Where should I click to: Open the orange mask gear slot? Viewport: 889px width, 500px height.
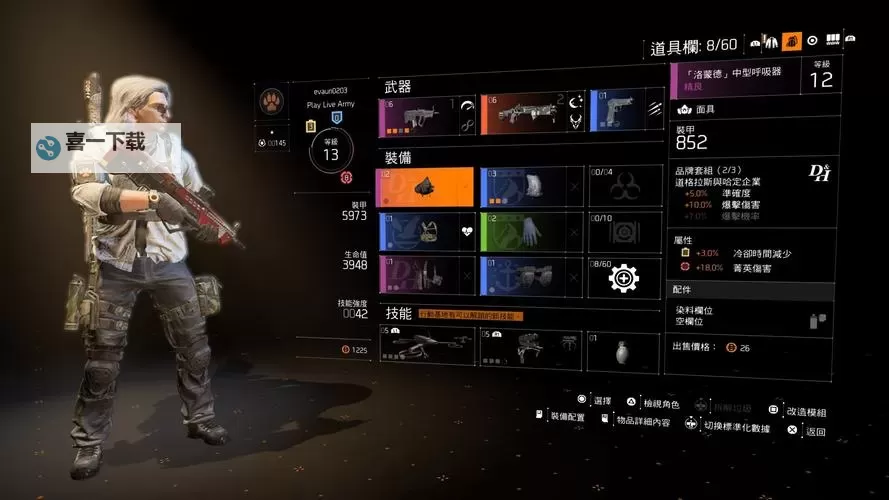(424, 188)
